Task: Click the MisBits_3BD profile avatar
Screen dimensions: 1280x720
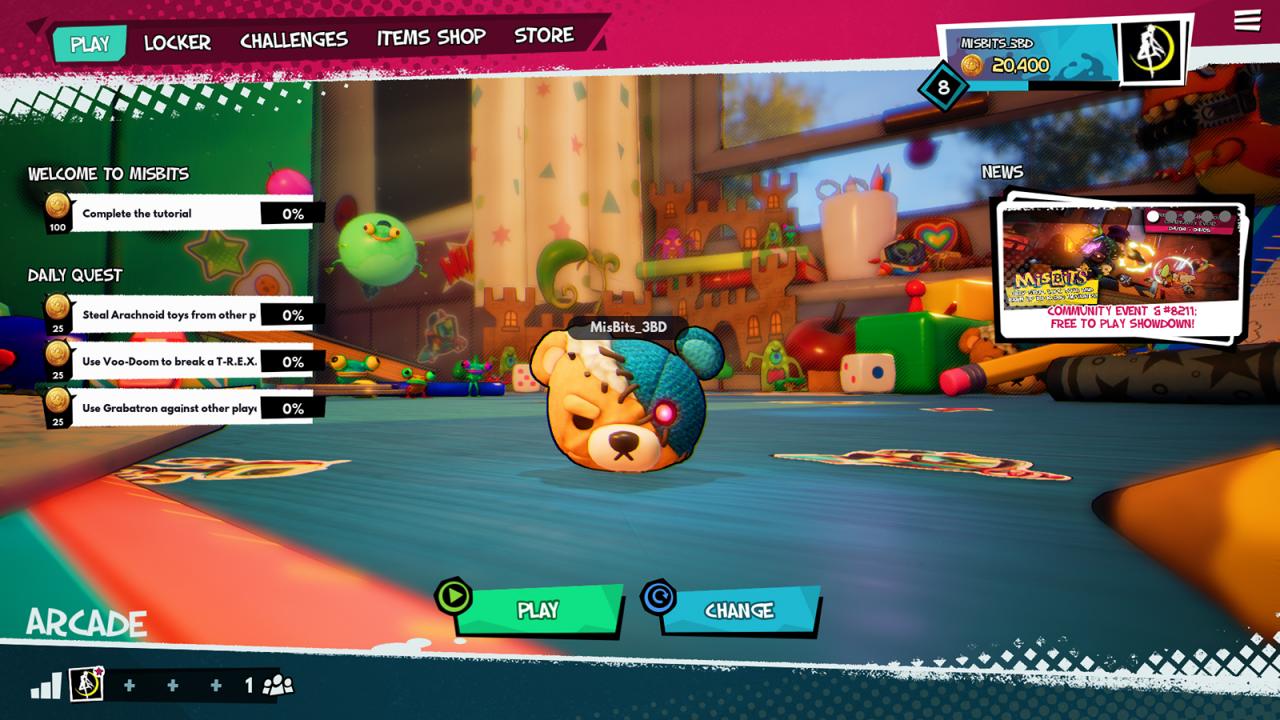Action: (1151, 50)
